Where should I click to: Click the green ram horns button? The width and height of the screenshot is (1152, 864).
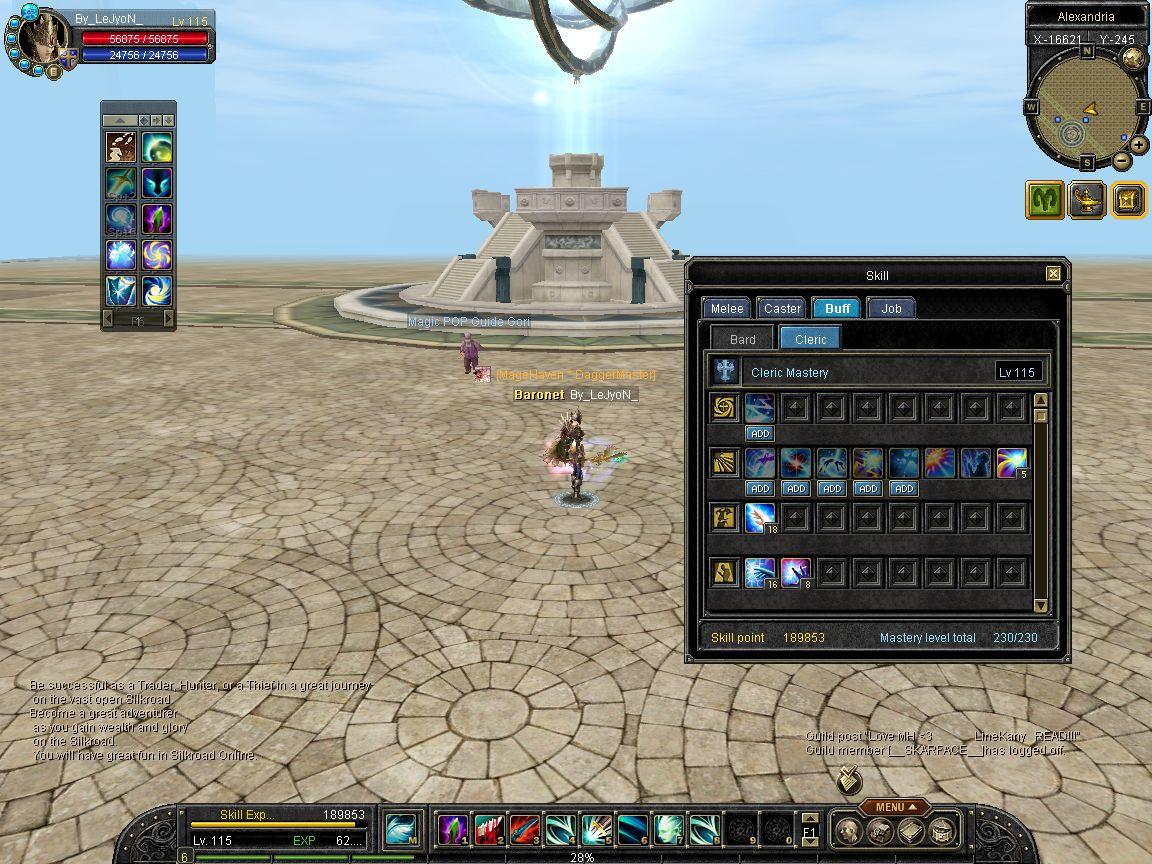click(1044, 199)
